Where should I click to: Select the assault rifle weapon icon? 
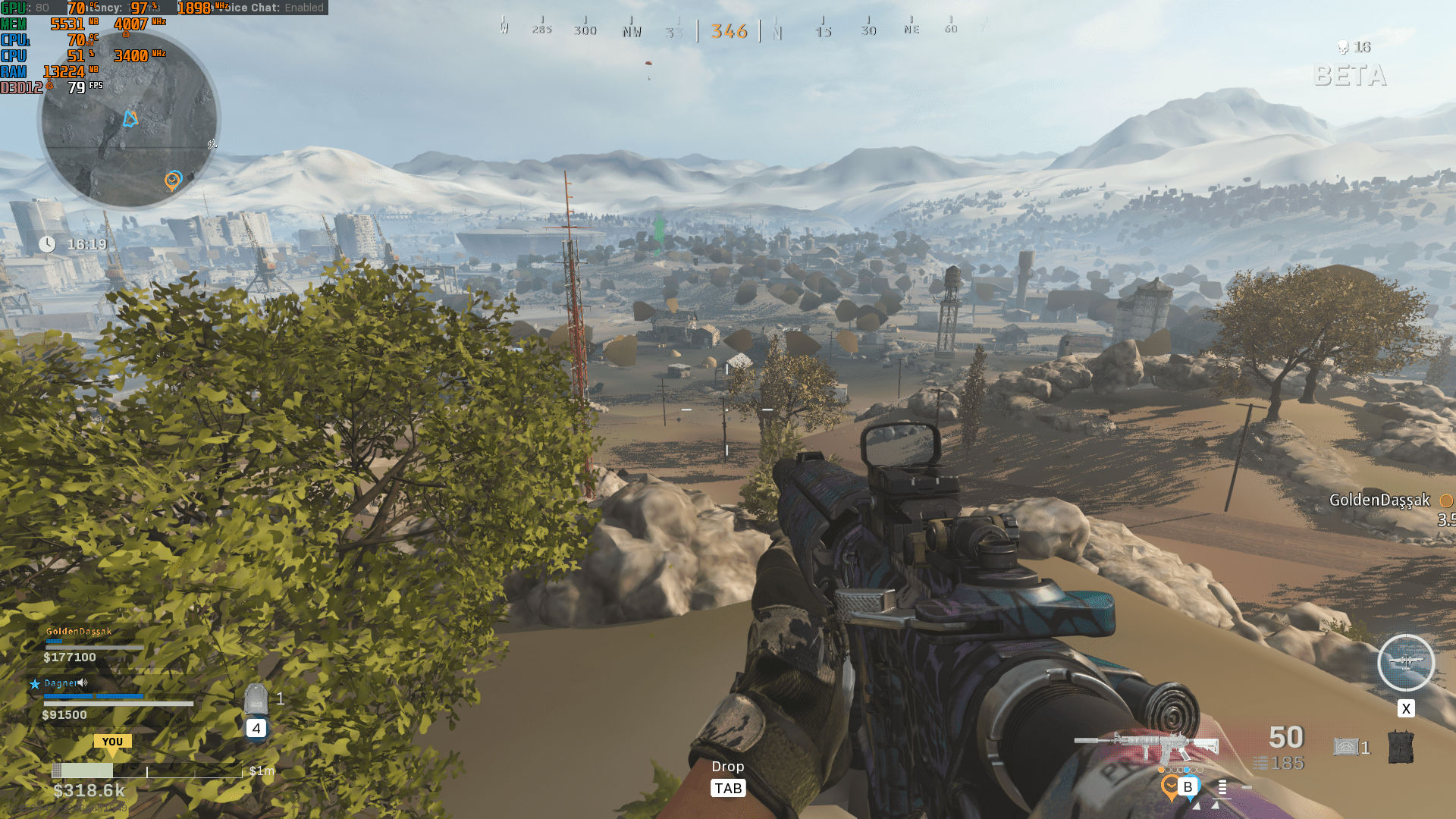tap(1147, 745)
